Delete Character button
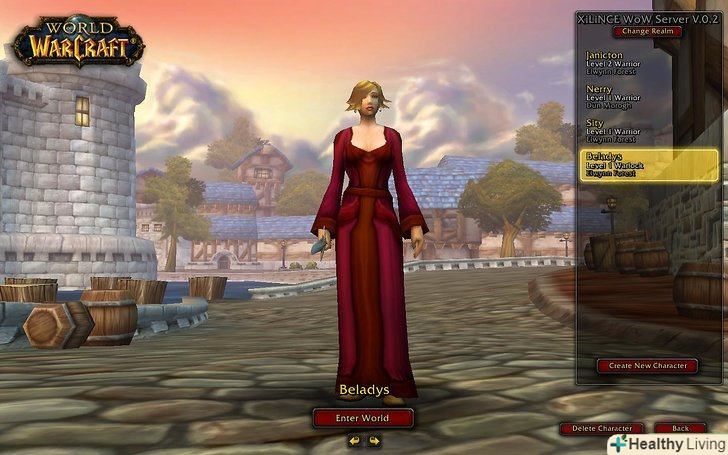 [x=601, y=428]
